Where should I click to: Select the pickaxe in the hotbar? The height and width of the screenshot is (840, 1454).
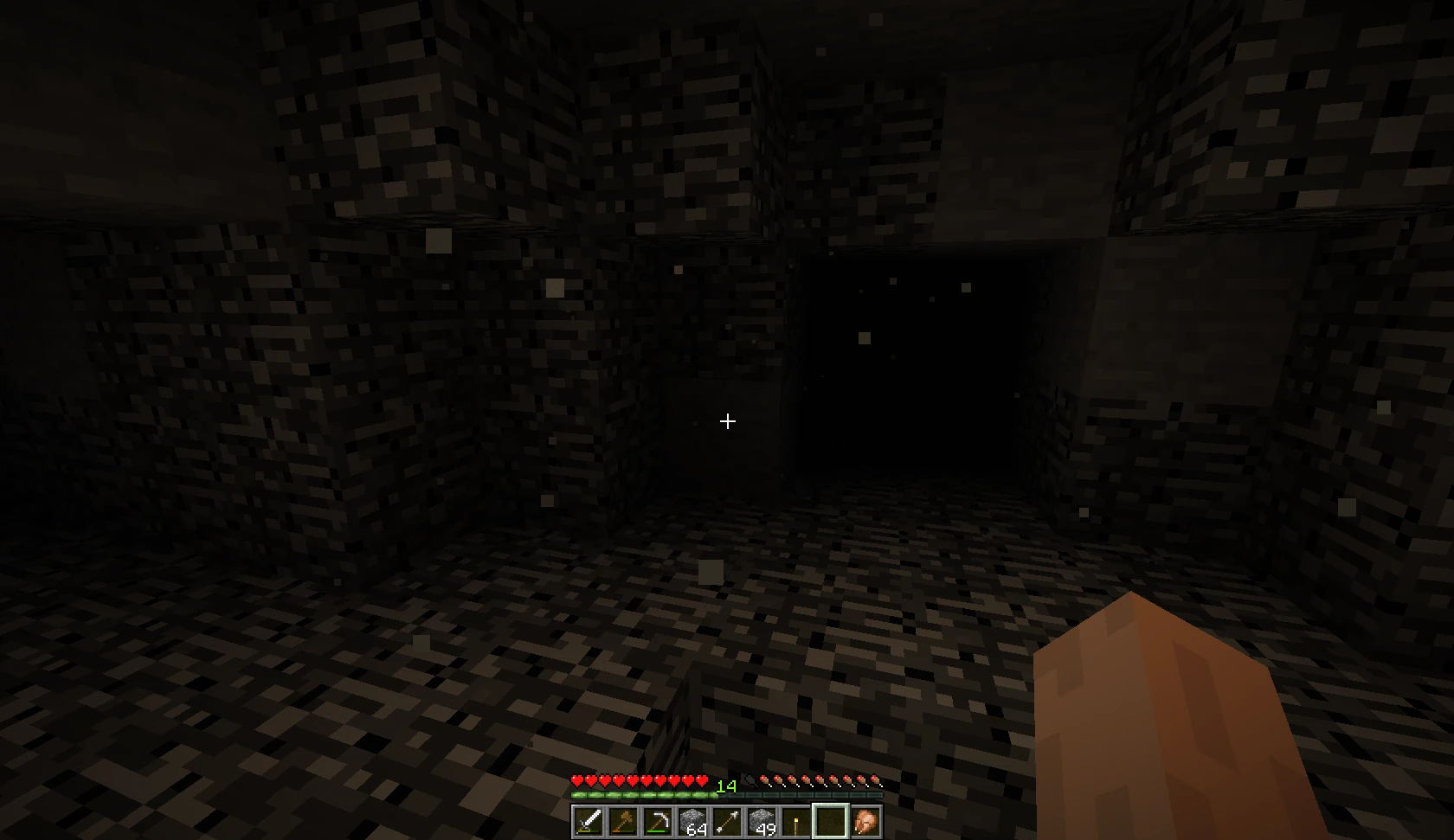tap(656, 820)
